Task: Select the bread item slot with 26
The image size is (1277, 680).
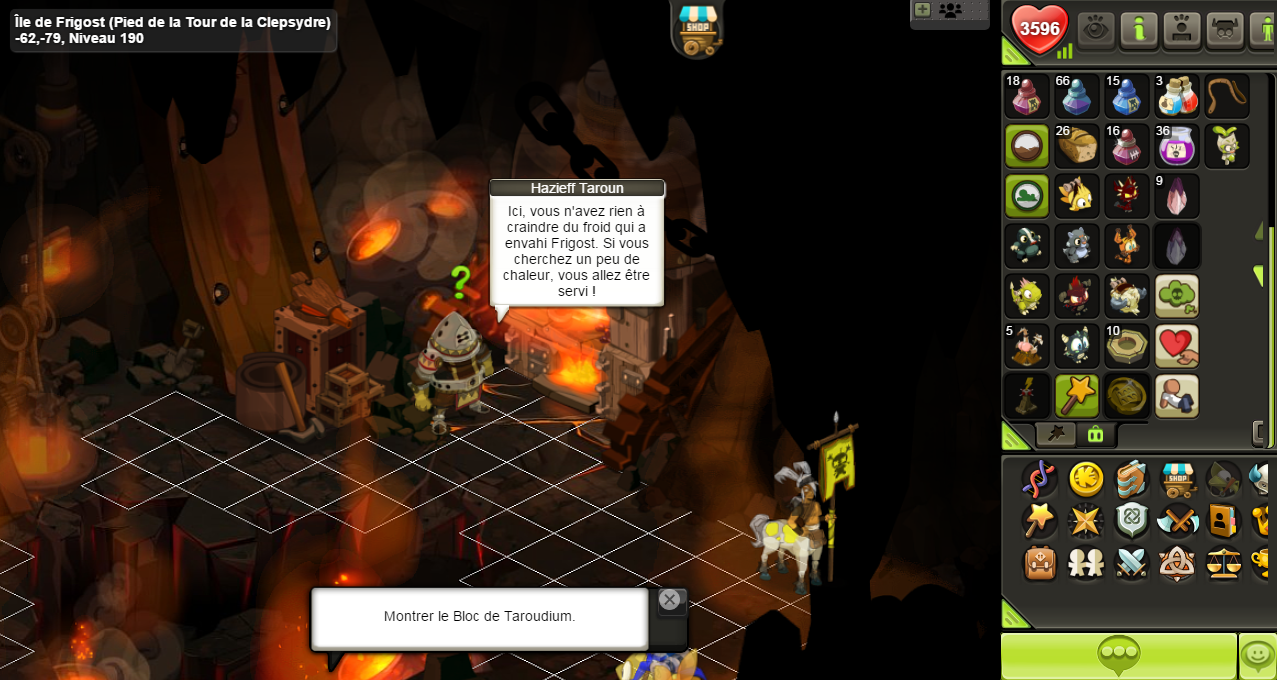Action: click(1077, 146)
